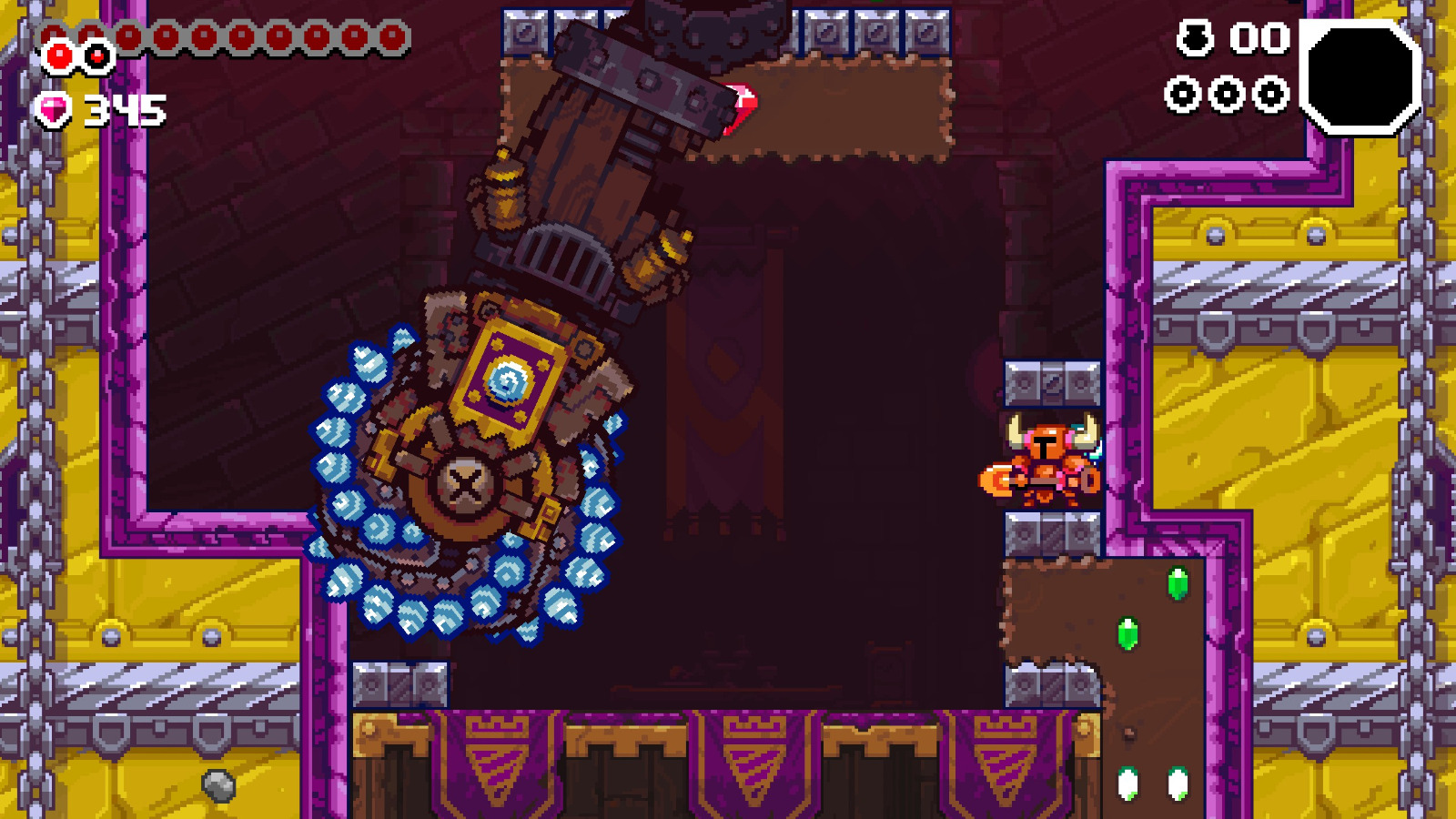Image resolution: width=1456 pixels, height=819 pixels.
Task: Click the dark collectible counter showing 00
Action: point(1257,39)
